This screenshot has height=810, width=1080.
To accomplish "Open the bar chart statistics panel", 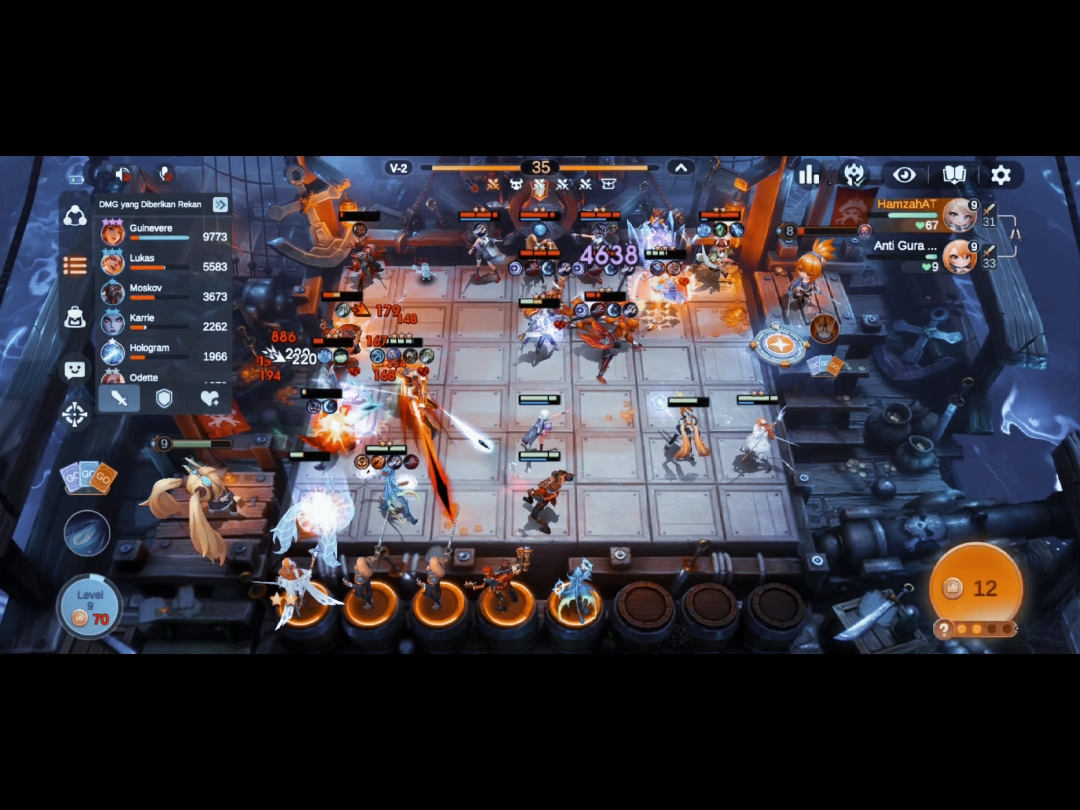I will [809, 175].
